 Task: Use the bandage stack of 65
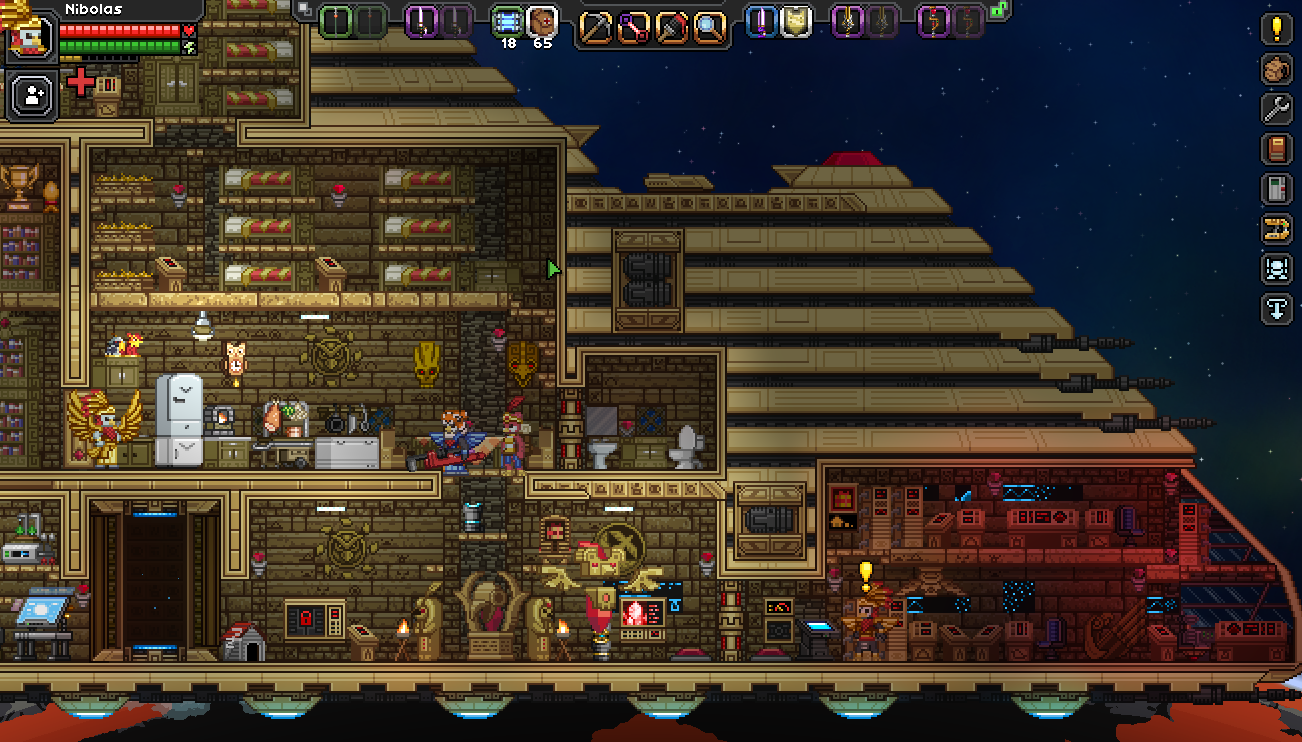point(542,22)
